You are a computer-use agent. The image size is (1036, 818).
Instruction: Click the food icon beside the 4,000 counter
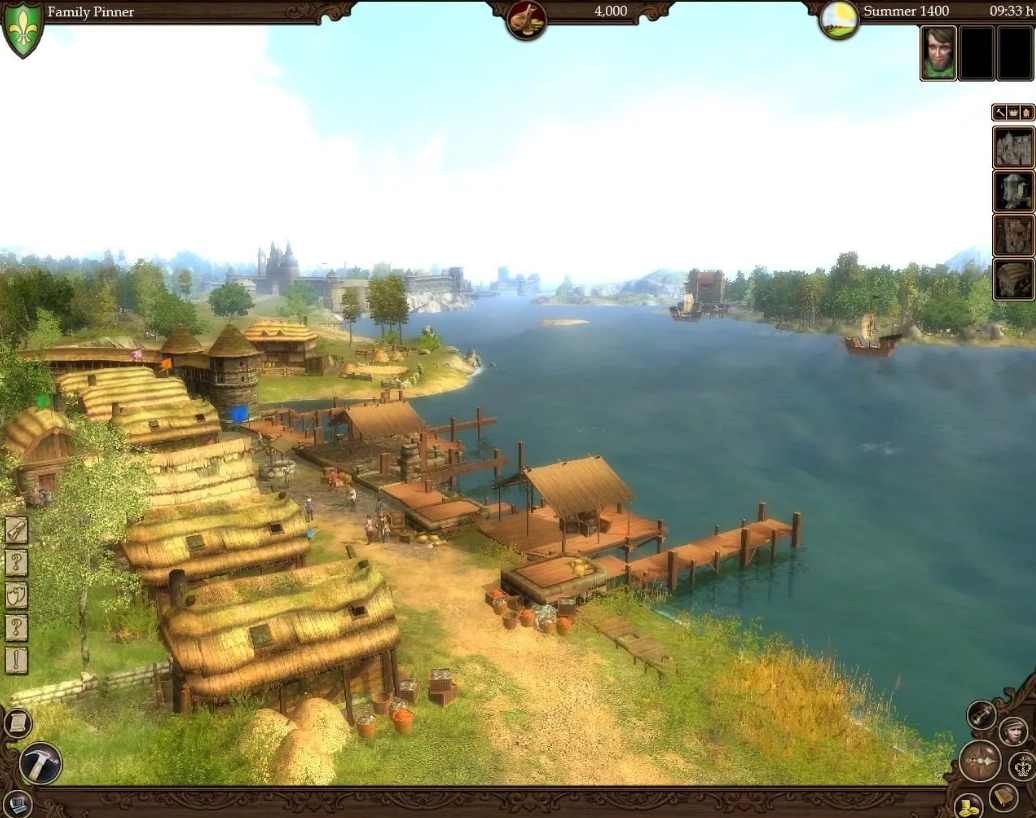526,19
